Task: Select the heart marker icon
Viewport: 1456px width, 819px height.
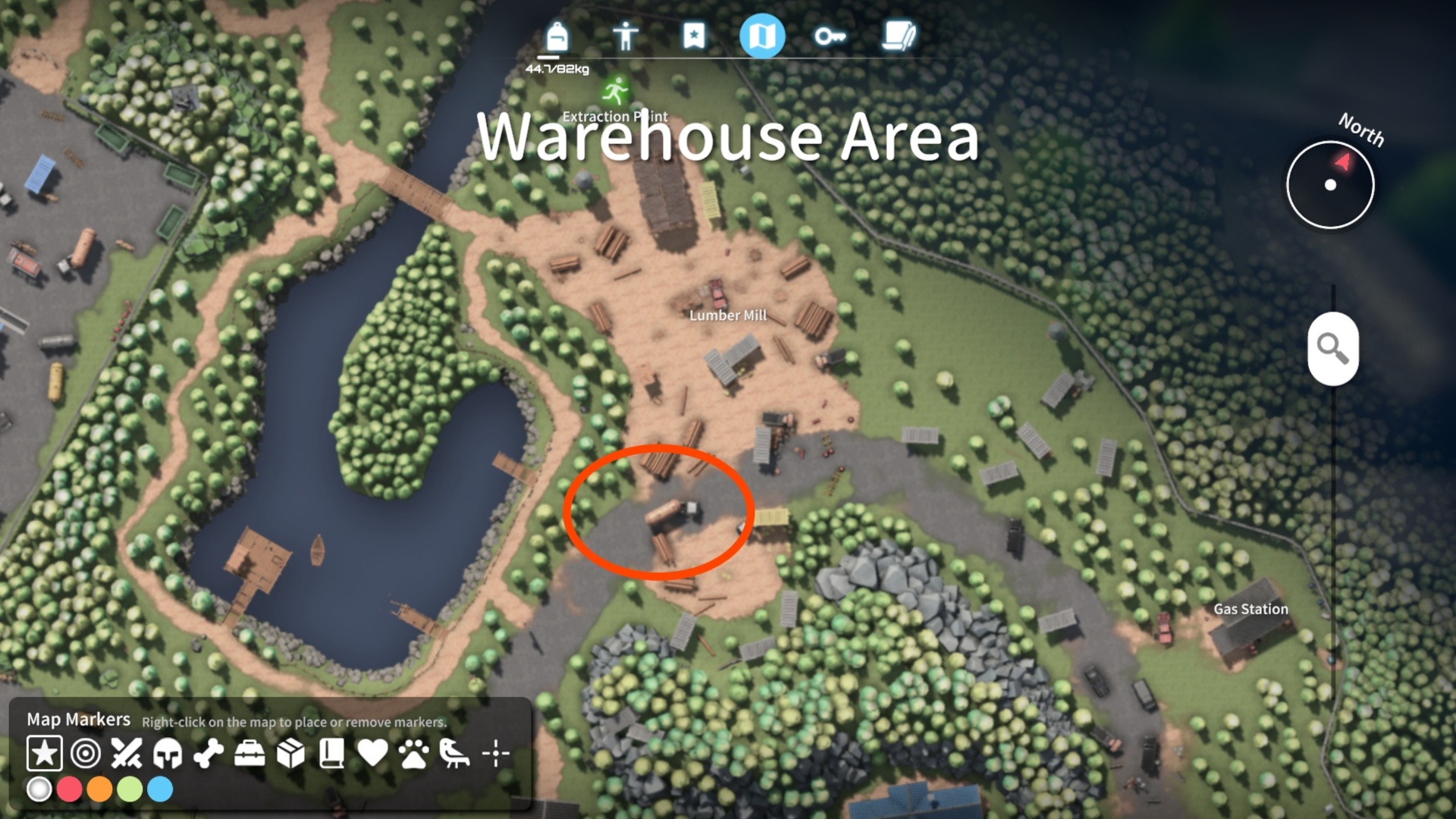Action: pos(374,754)
